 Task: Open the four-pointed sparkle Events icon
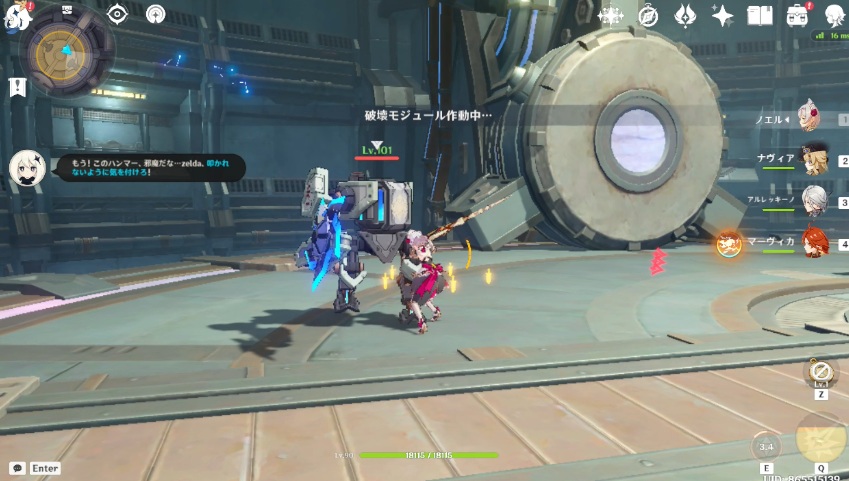(x=722, y=15)
